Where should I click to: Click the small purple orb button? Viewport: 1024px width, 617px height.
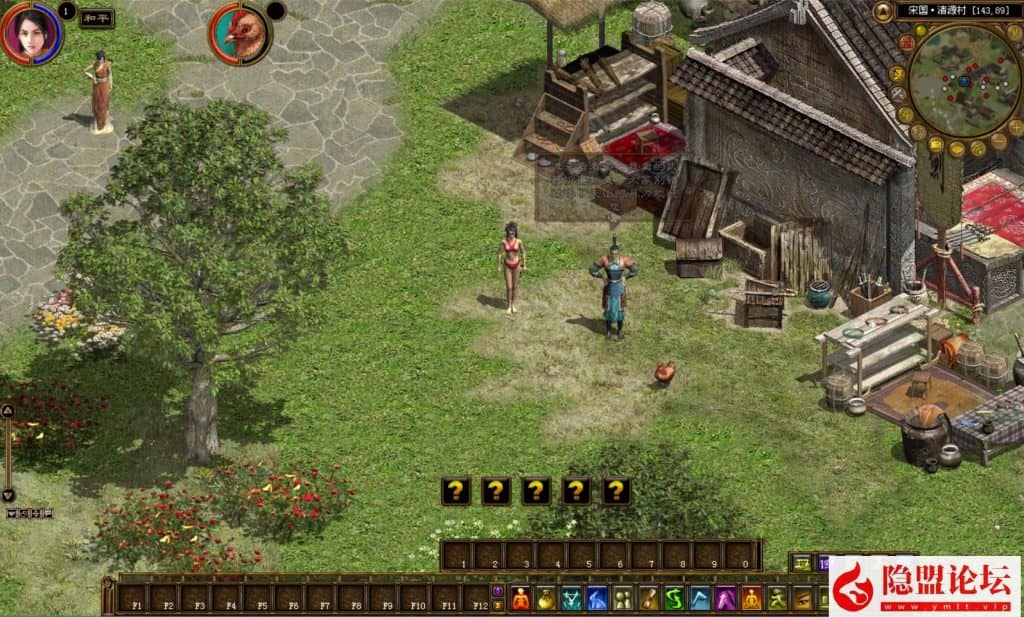pos(498,590)
